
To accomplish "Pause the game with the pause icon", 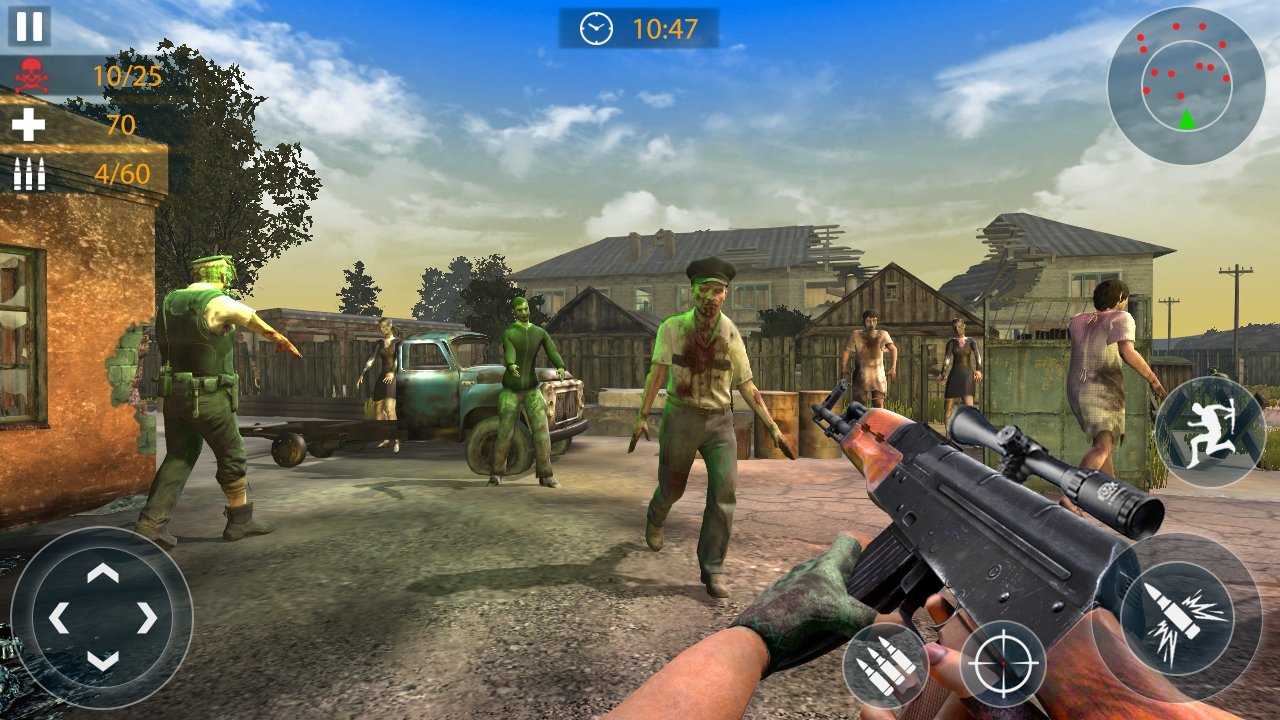I will tap(28, 27).
